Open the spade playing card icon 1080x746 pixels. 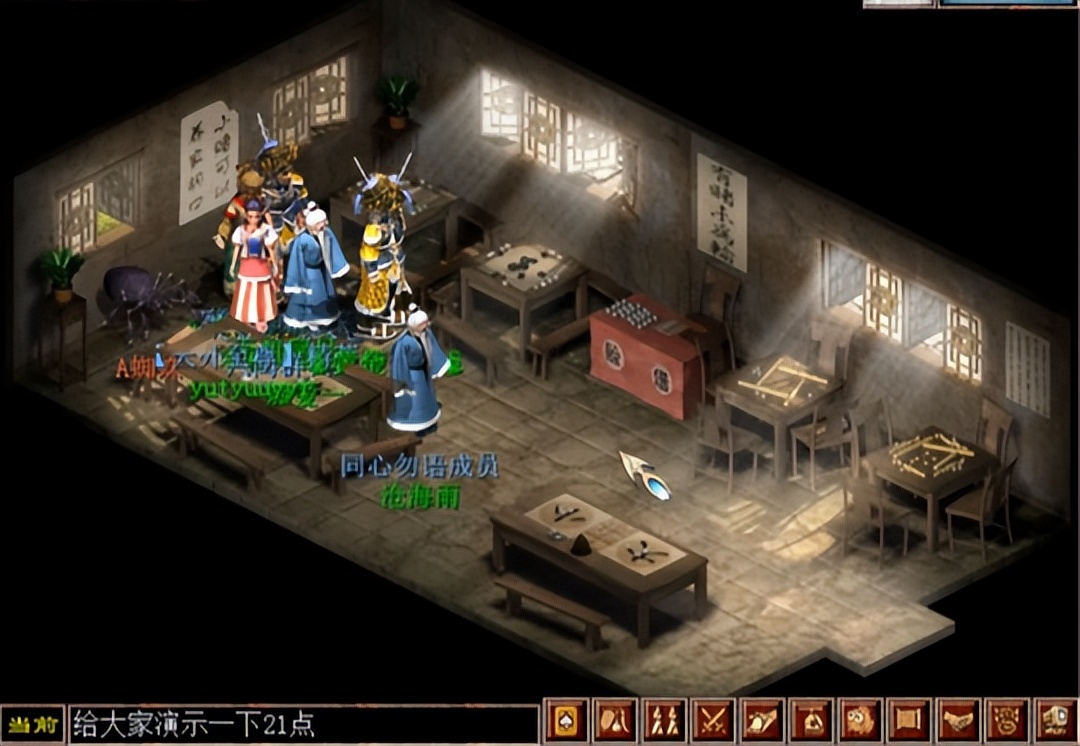point(566,720)
